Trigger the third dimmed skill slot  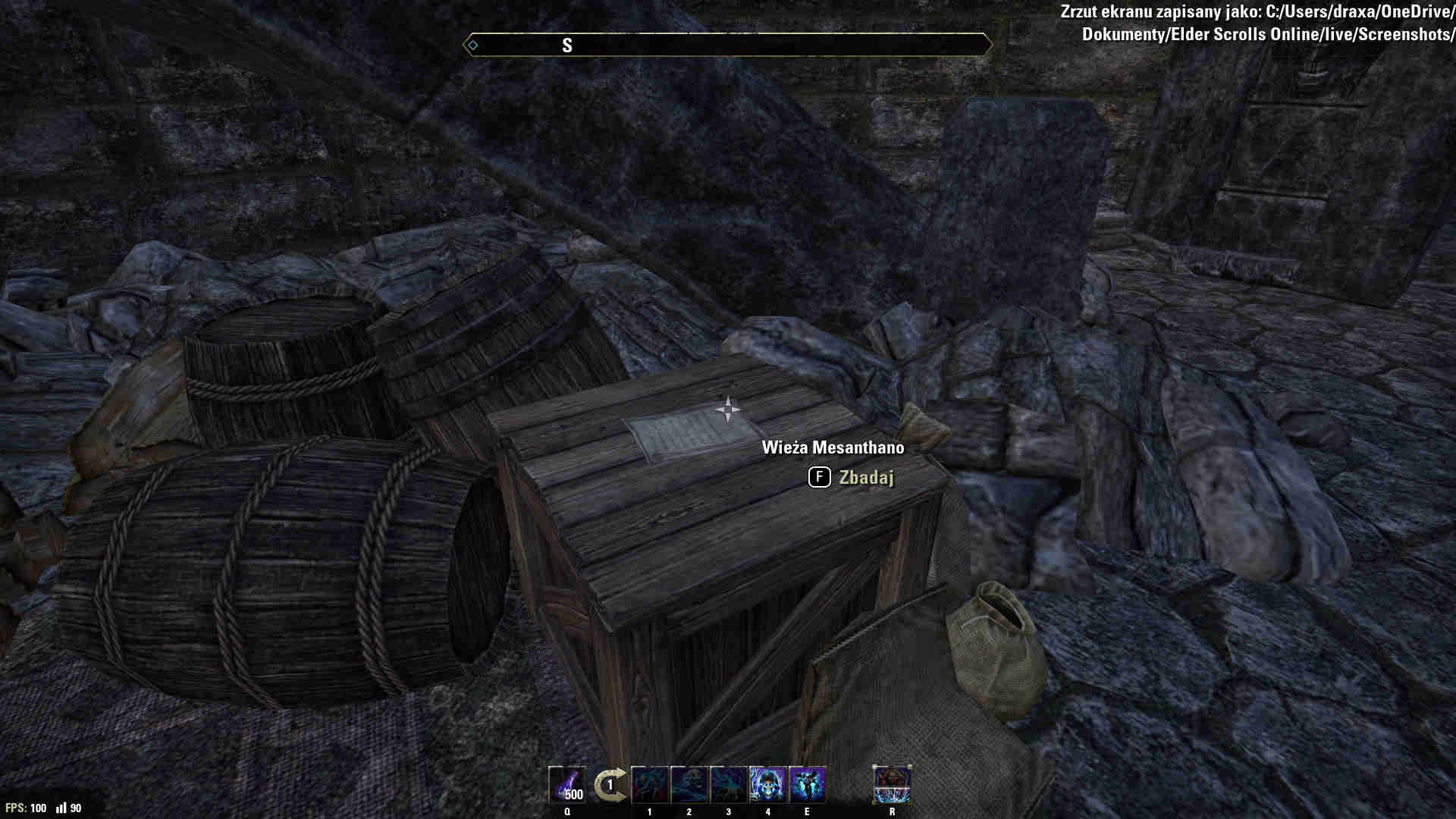729,785
